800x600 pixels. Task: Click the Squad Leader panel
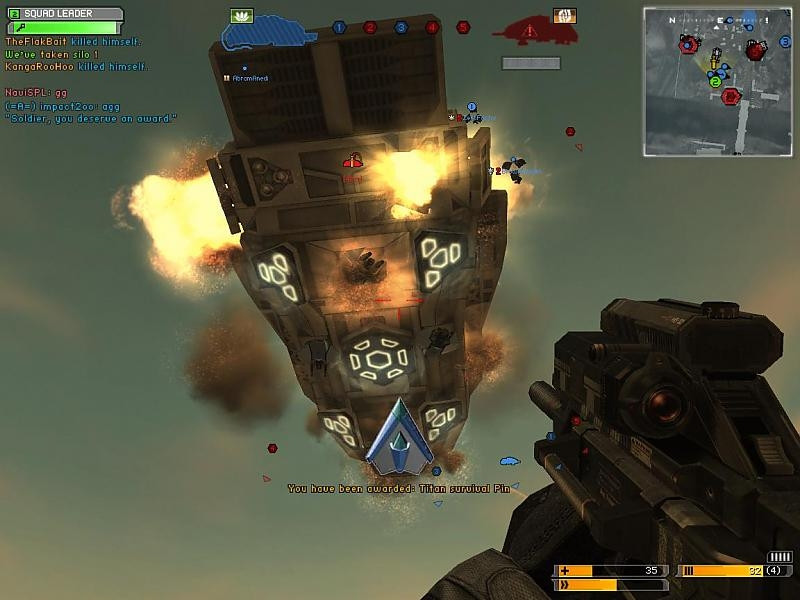coord(64,15)
